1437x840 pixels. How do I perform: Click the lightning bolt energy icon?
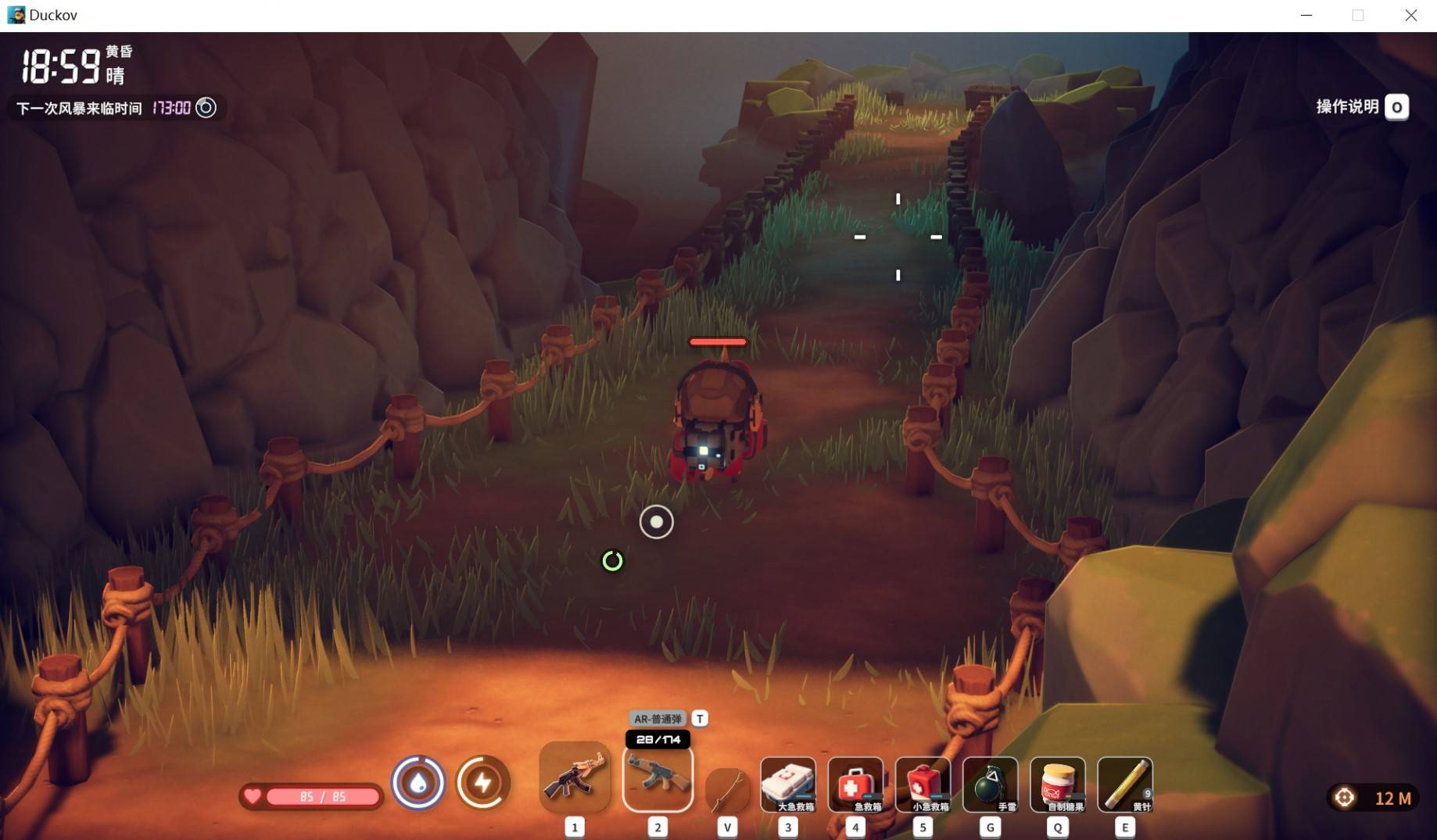pos(482,782)
